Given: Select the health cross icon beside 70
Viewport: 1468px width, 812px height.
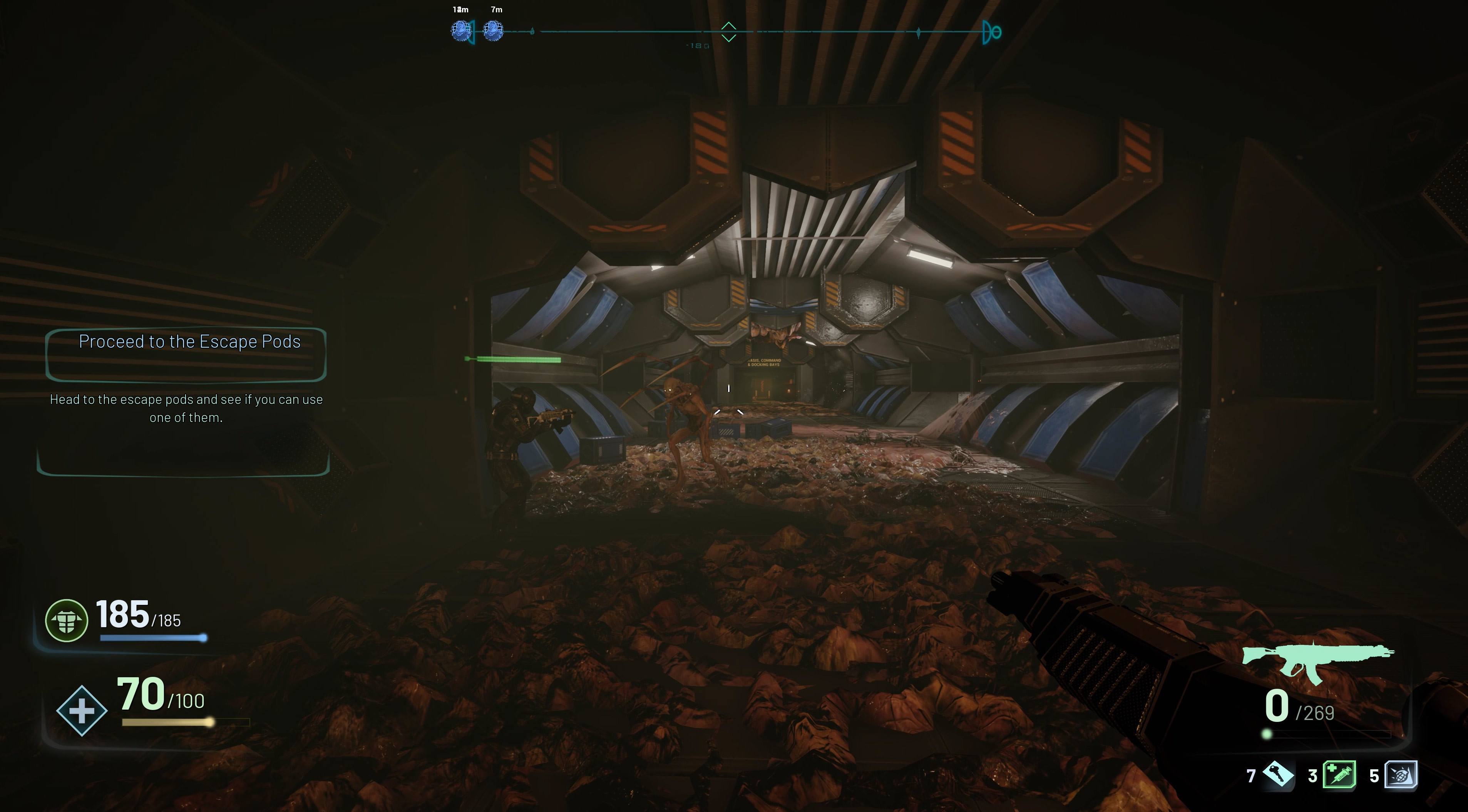Looking at the screenshot, I should [x=82, y=711].
